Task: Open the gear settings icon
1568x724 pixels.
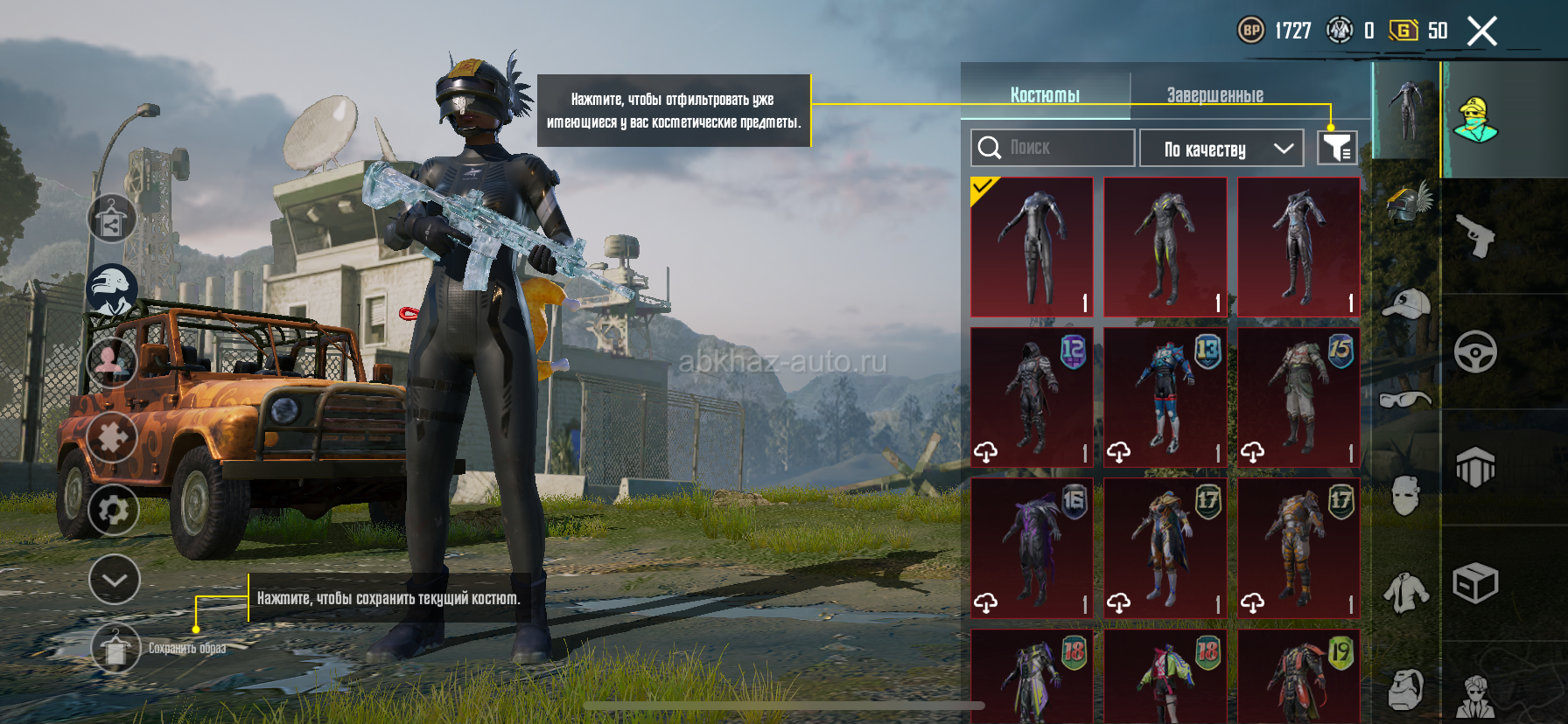Action: pyautogui.click(x=114, y=510)
